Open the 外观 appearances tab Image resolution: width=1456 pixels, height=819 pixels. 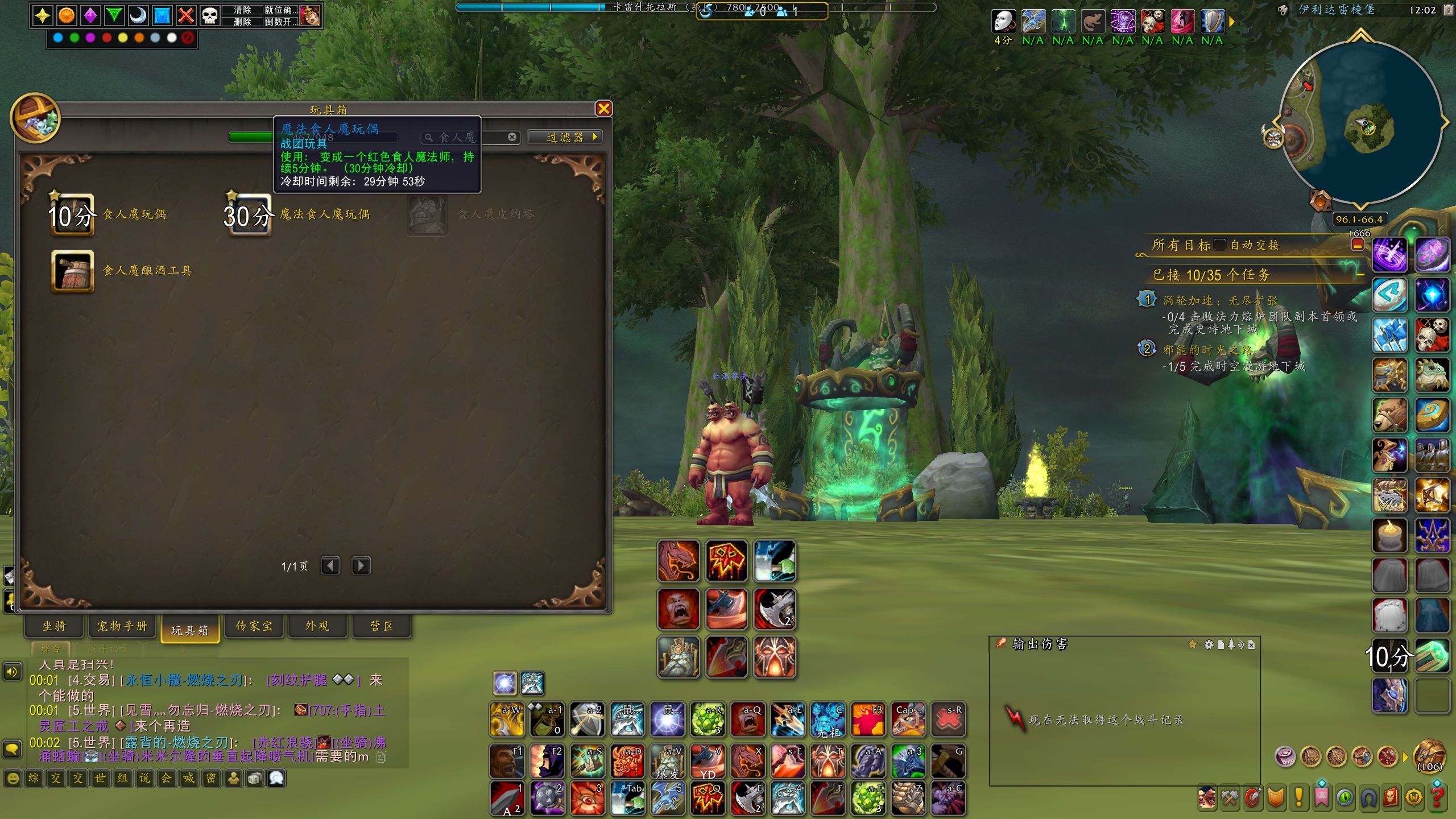pos(317,626)
